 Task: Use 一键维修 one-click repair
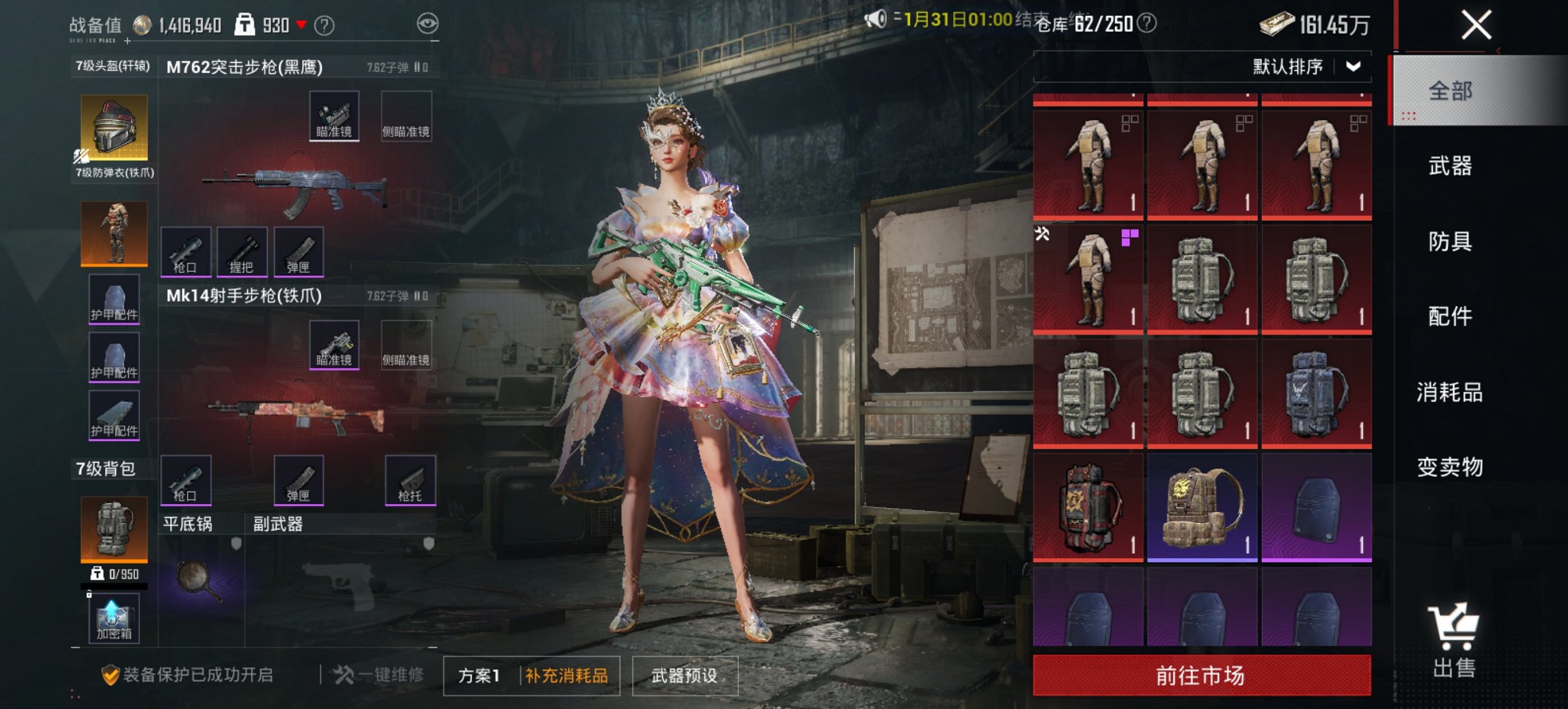[379, 675]
